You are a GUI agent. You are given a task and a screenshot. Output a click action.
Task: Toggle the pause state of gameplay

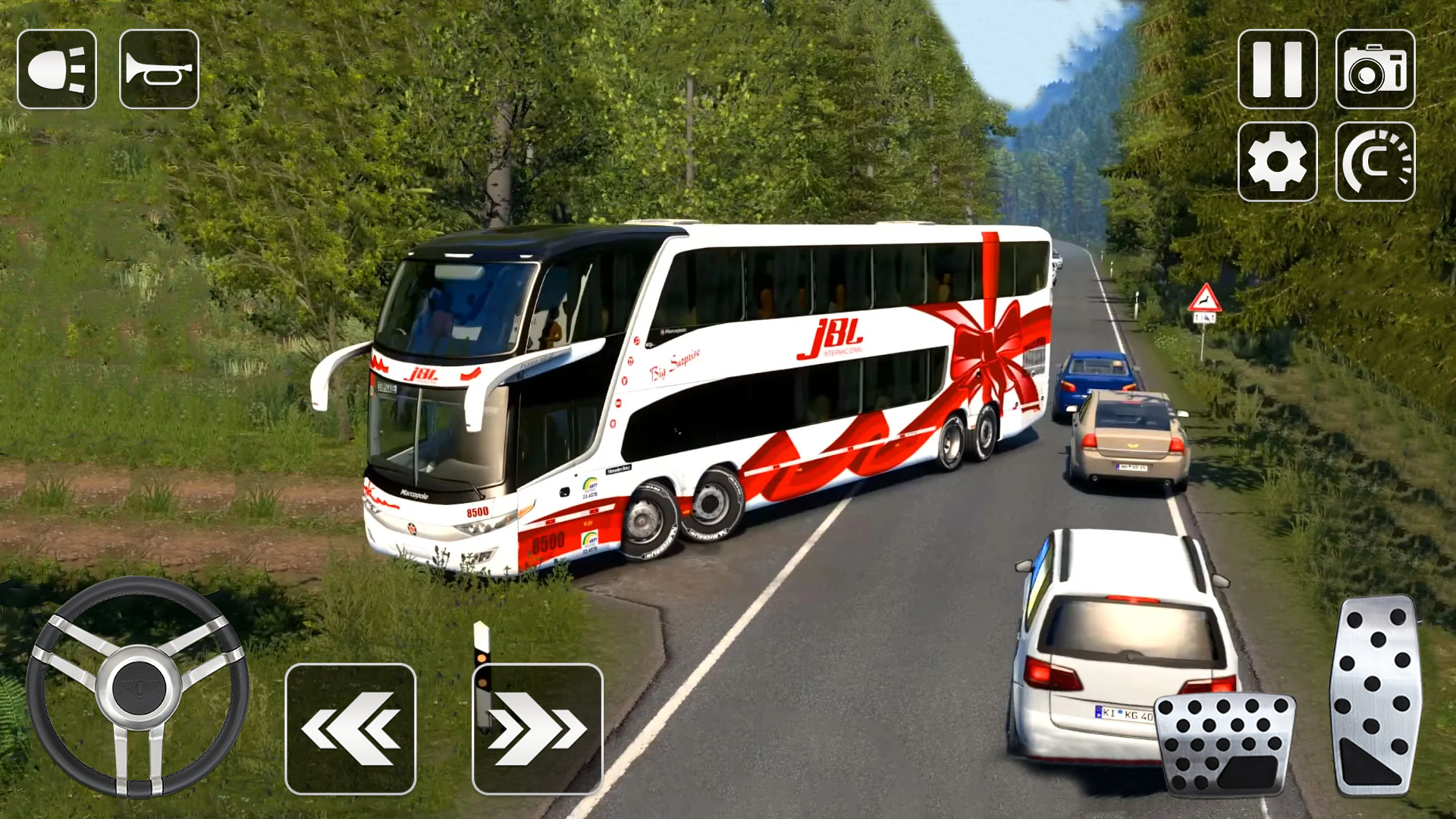tap(1276, 69)
